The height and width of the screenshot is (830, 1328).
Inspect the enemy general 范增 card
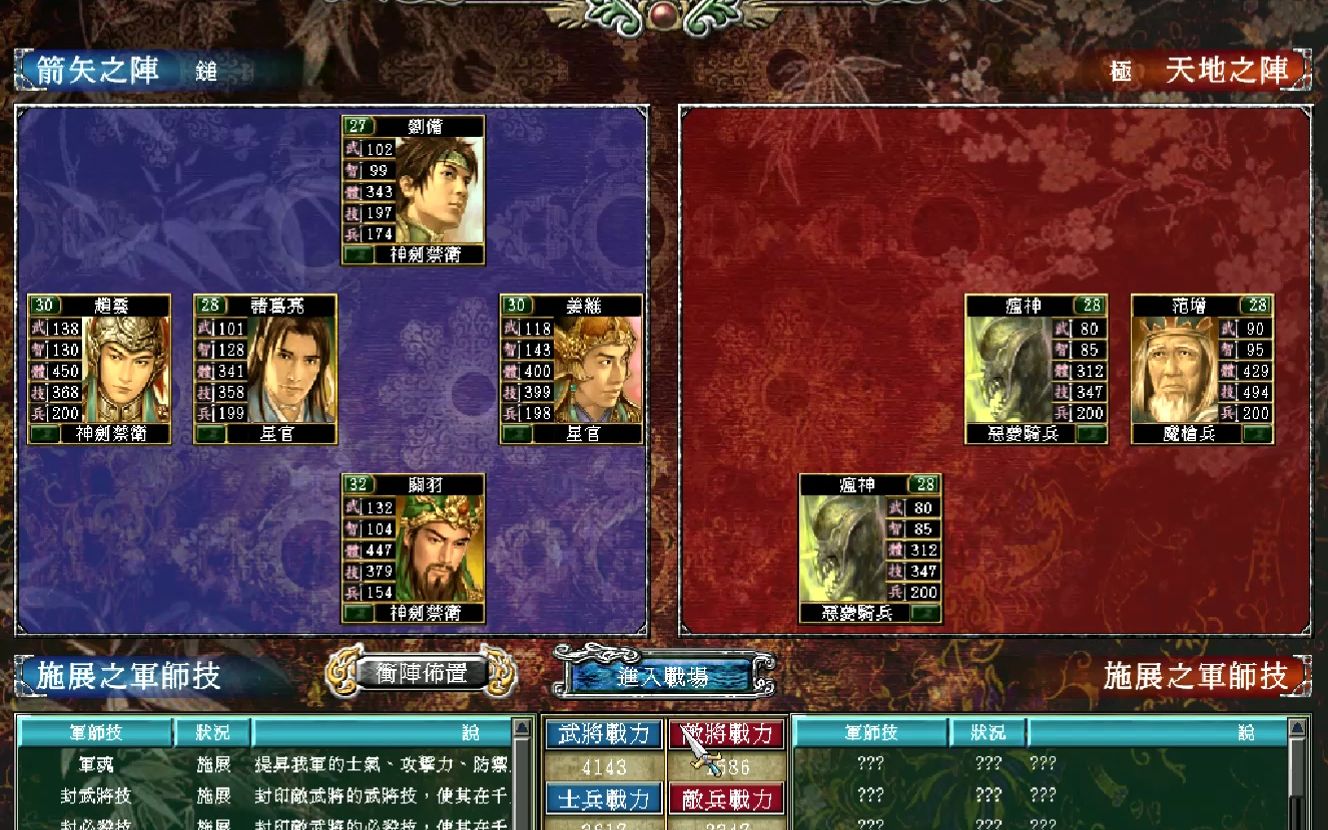click(1202, 369)
